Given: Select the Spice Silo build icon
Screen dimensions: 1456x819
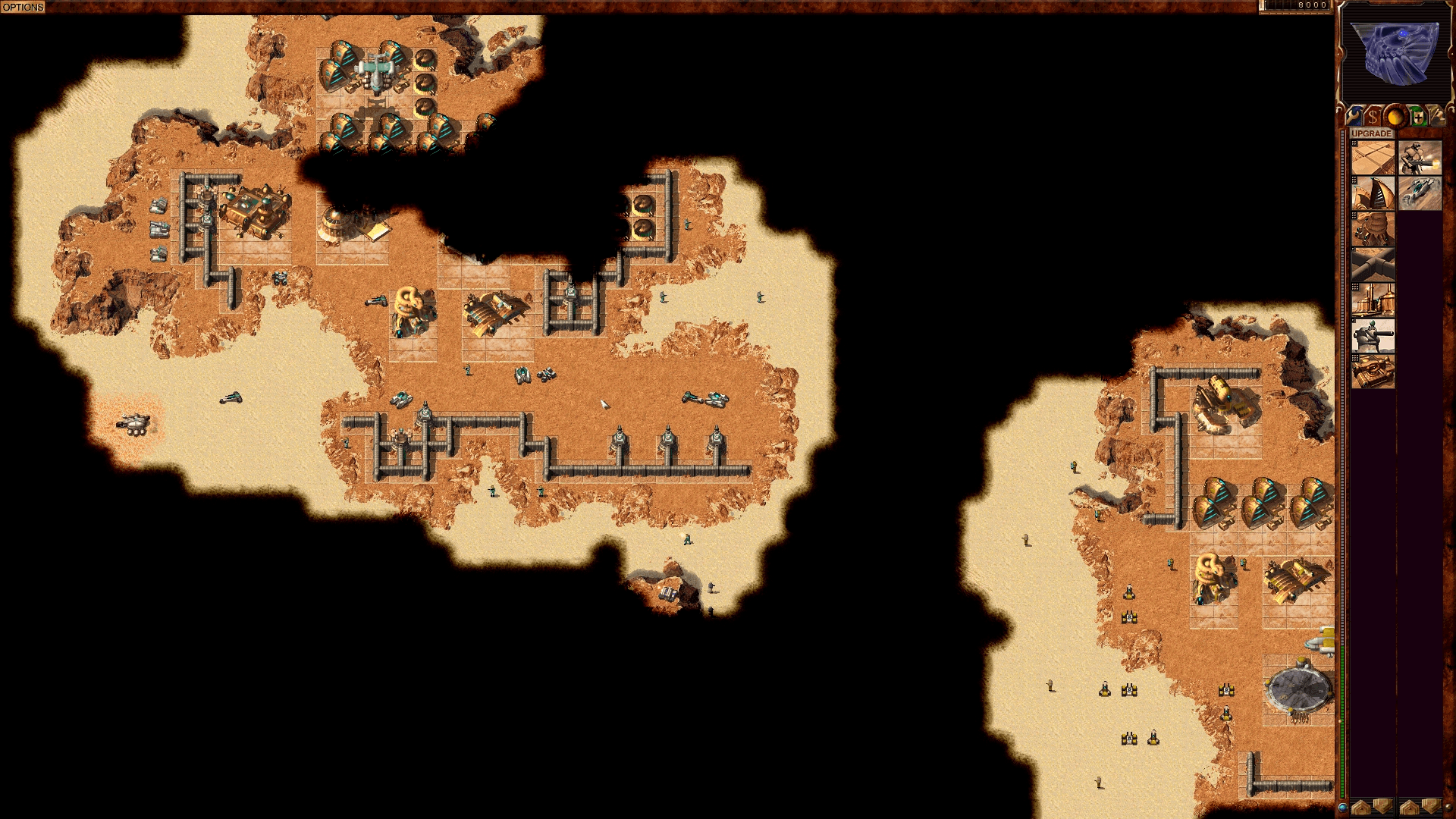Looking at the screenshot, I should point(1373,227).
